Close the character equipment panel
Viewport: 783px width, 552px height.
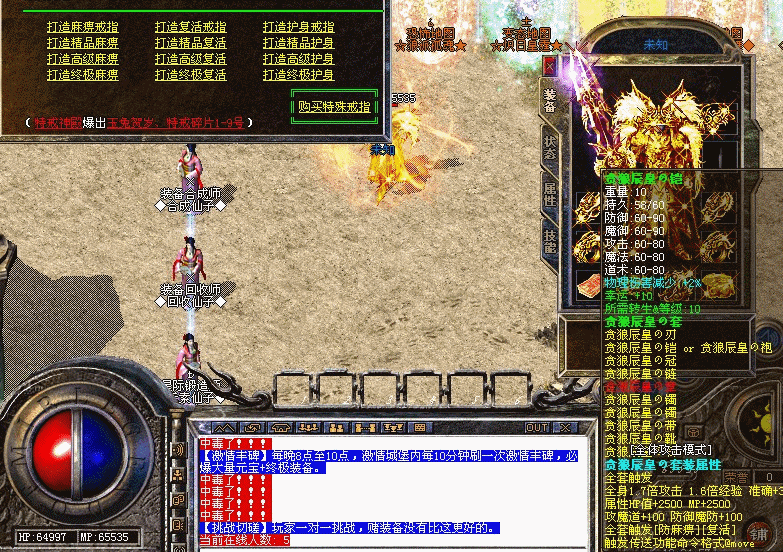(549, 65)
